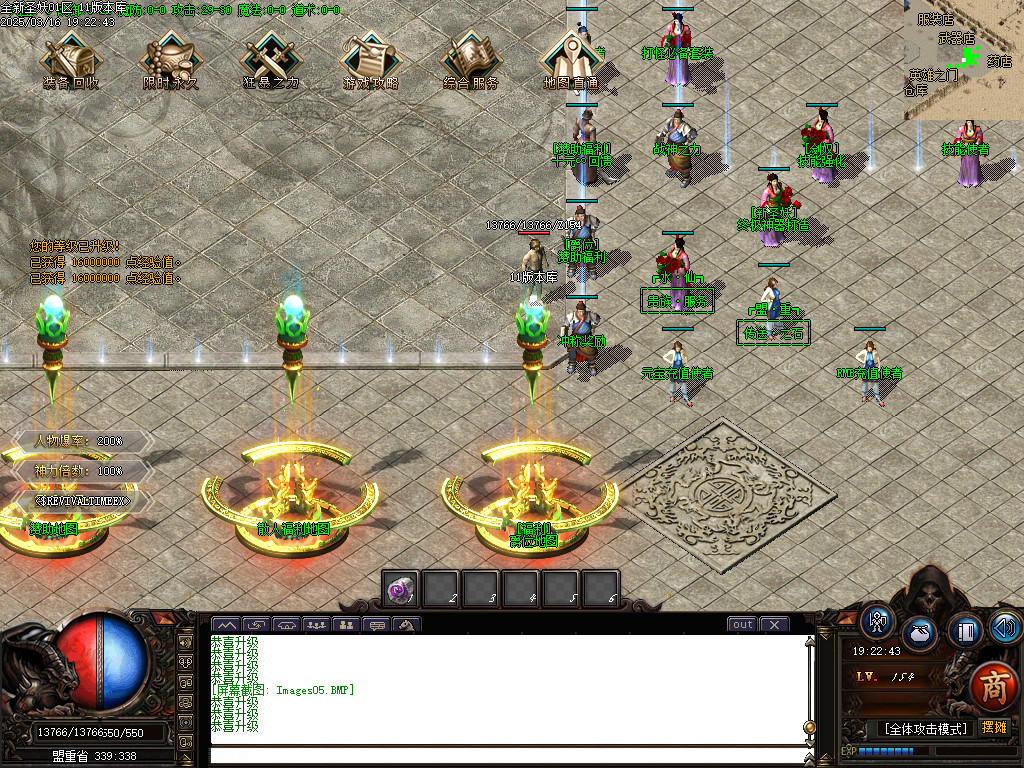The image size is (1024, 768).
Task: Open the 限时永久 gold ingot menu
Action: [x=170, y=58]
